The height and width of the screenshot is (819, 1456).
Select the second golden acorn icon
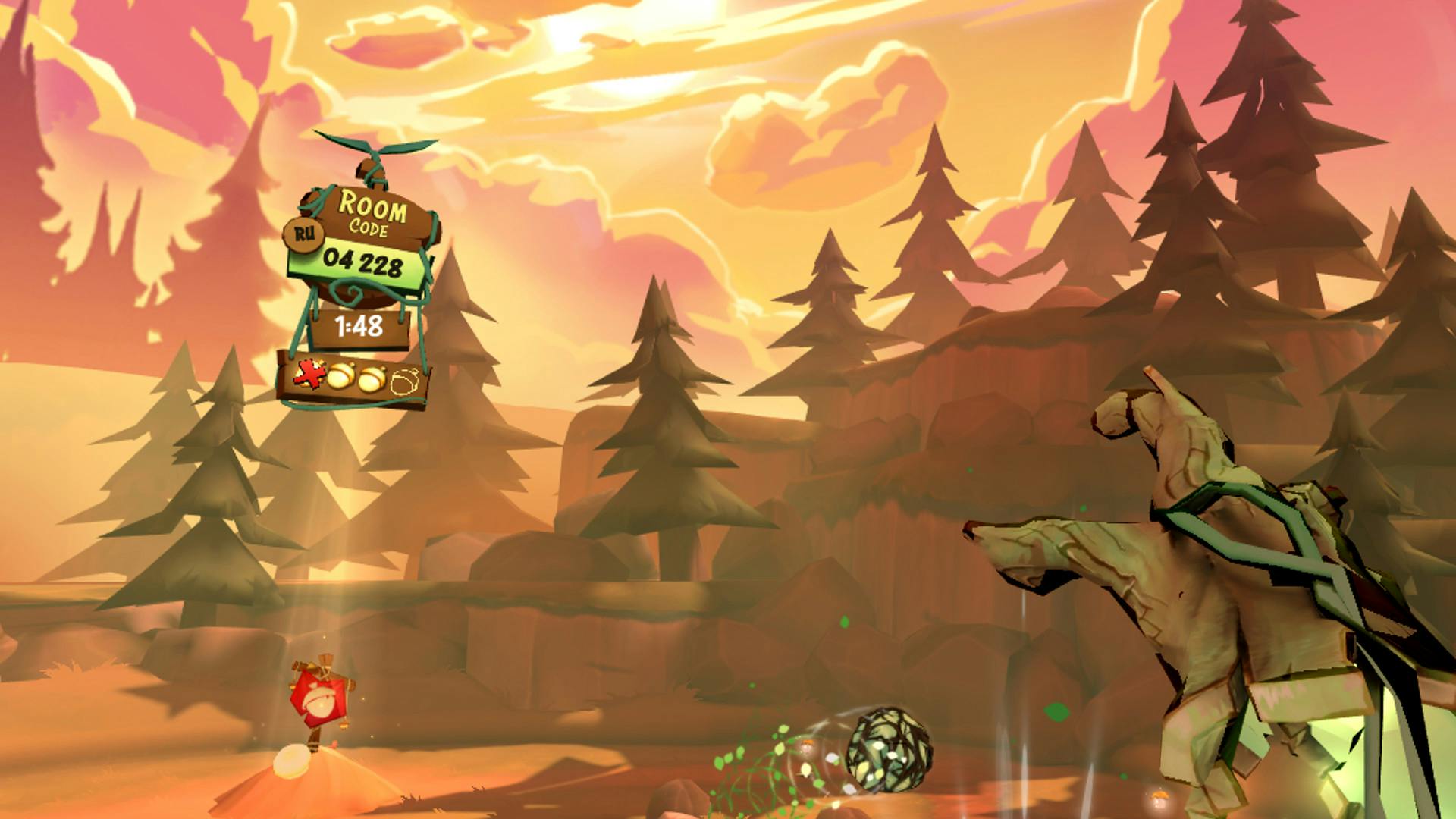(x=372, y=379)
